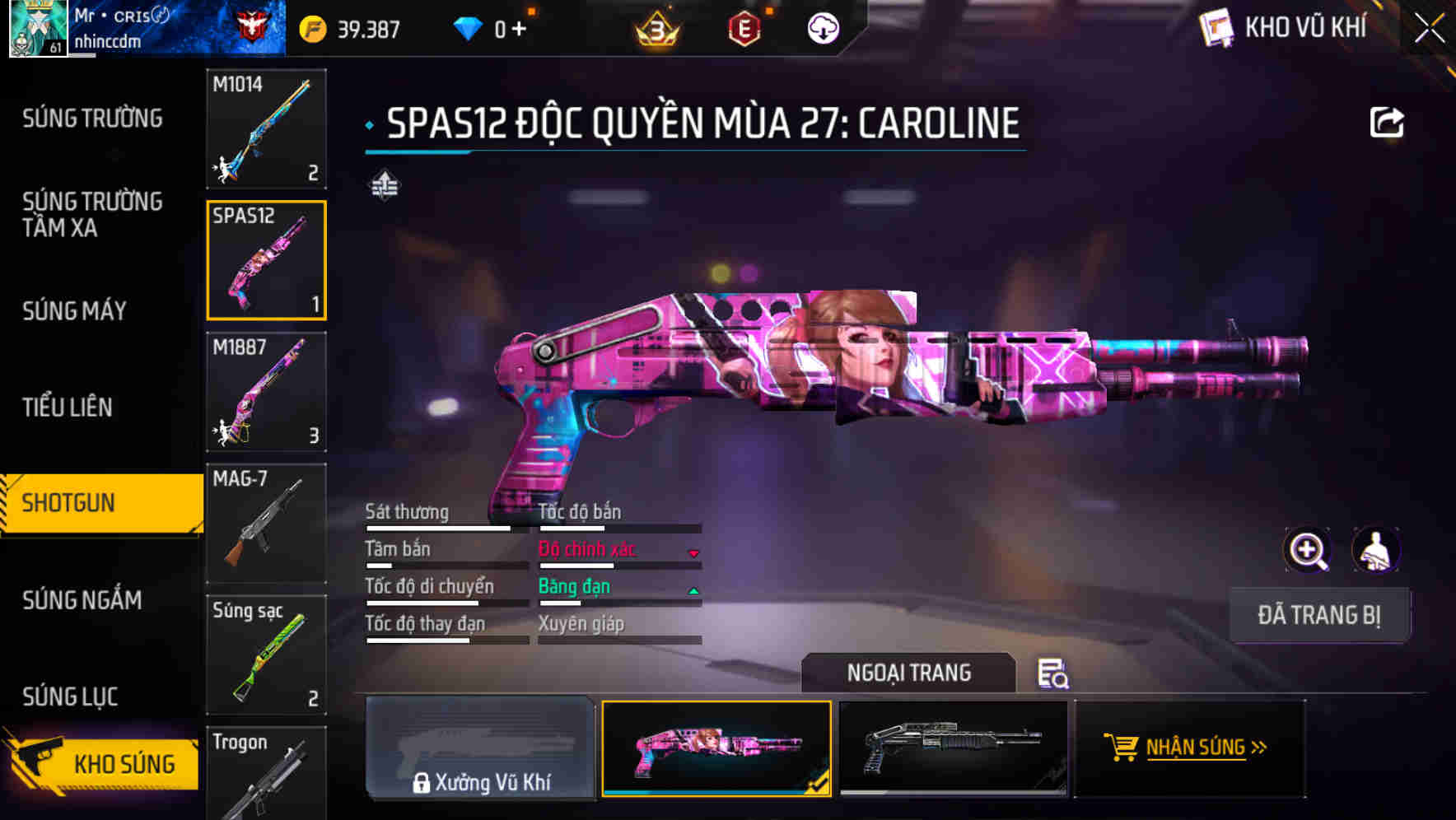Image resolution: width=1456 pixels, height=820 pixels.
Task: Open the Ngoại Trang tab
Action: tap(908, 673)
